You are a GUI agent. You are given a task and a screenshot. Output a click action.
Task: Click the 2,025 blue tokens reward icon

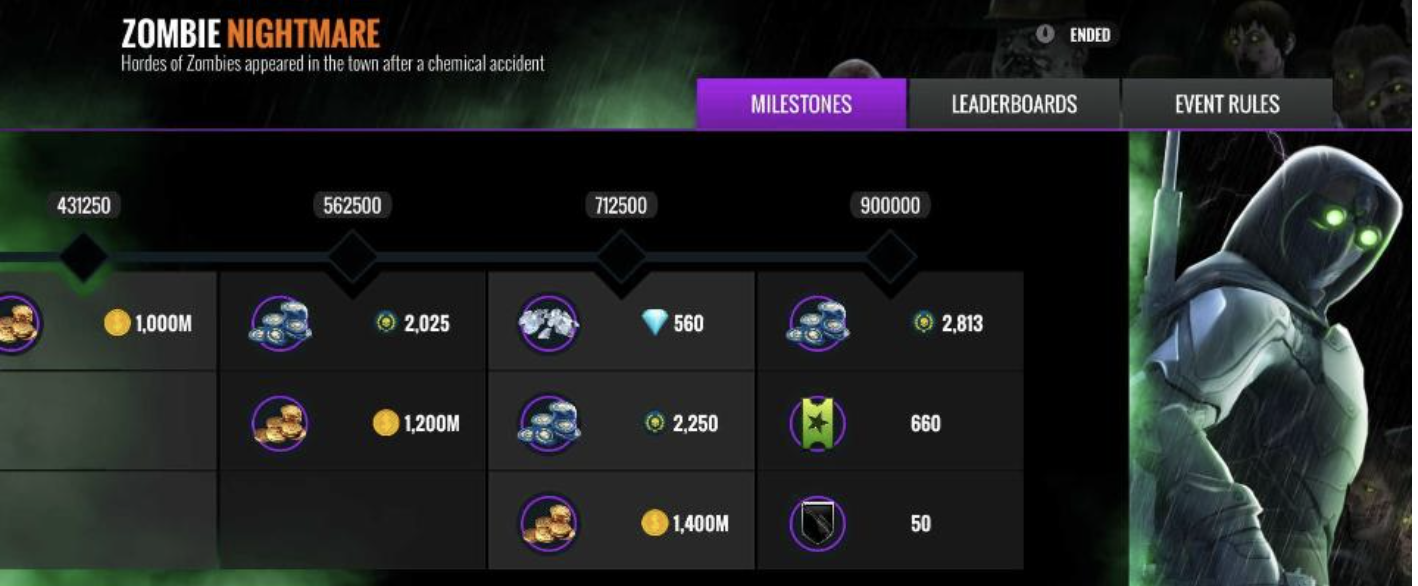(x=280, y=323)
